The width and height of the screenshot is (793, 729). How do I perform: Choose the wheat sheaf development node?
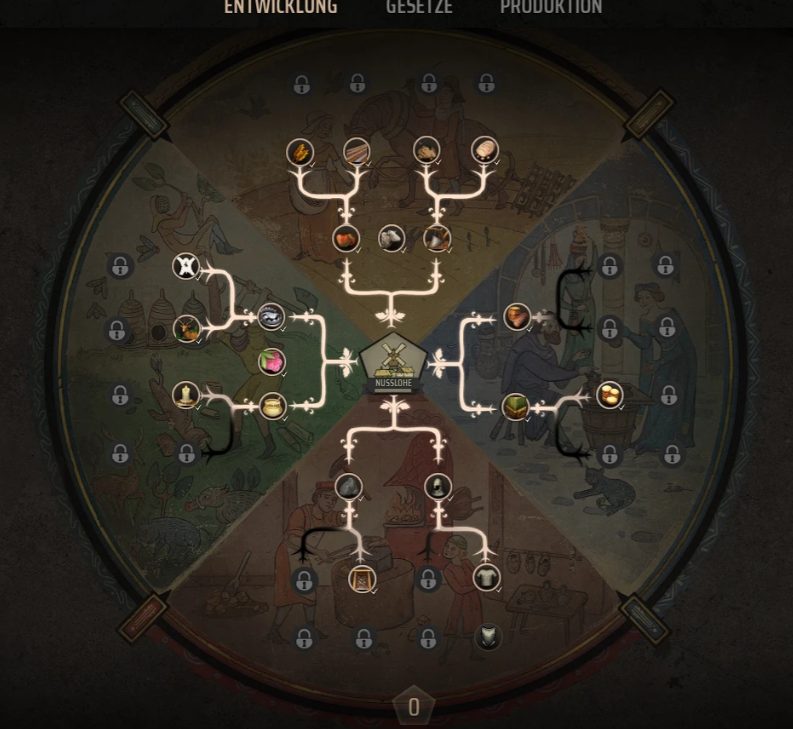pyautogui.click(x=299, y=152)
